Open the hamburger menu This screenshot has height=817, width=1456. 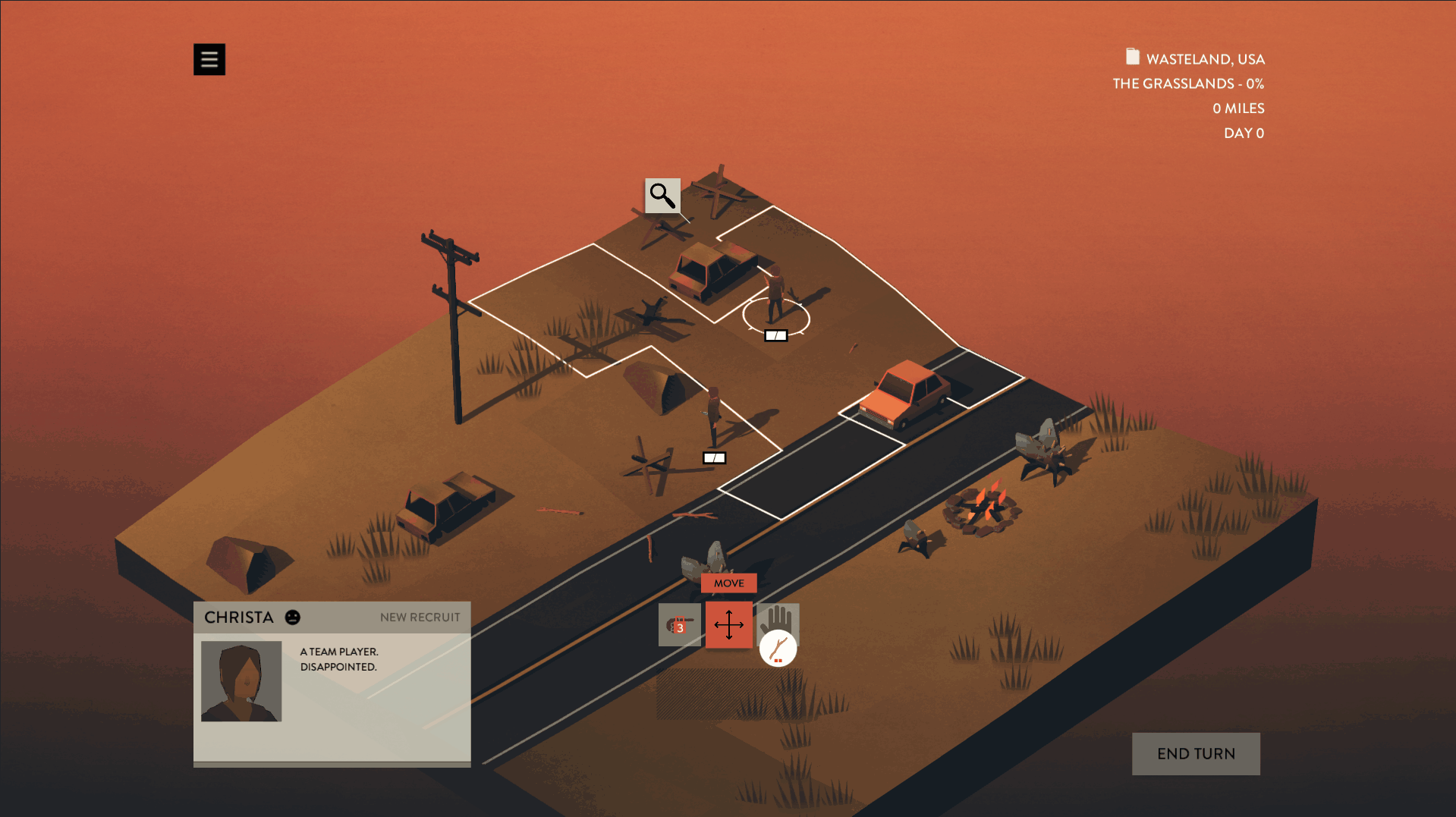(209, 58)
